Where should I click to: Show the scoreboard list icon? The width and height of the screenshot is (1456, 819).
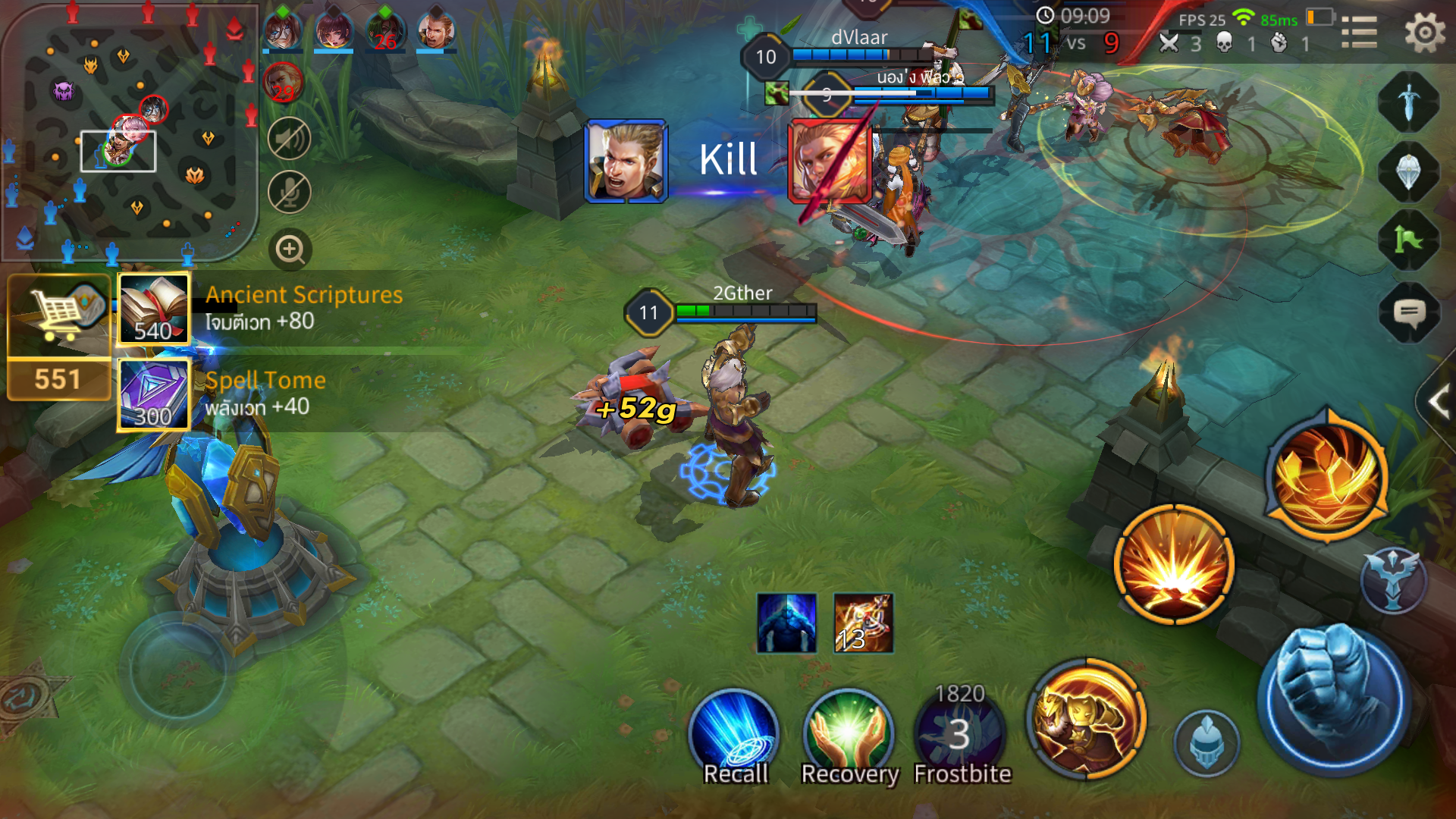(x=1359, y=33)
